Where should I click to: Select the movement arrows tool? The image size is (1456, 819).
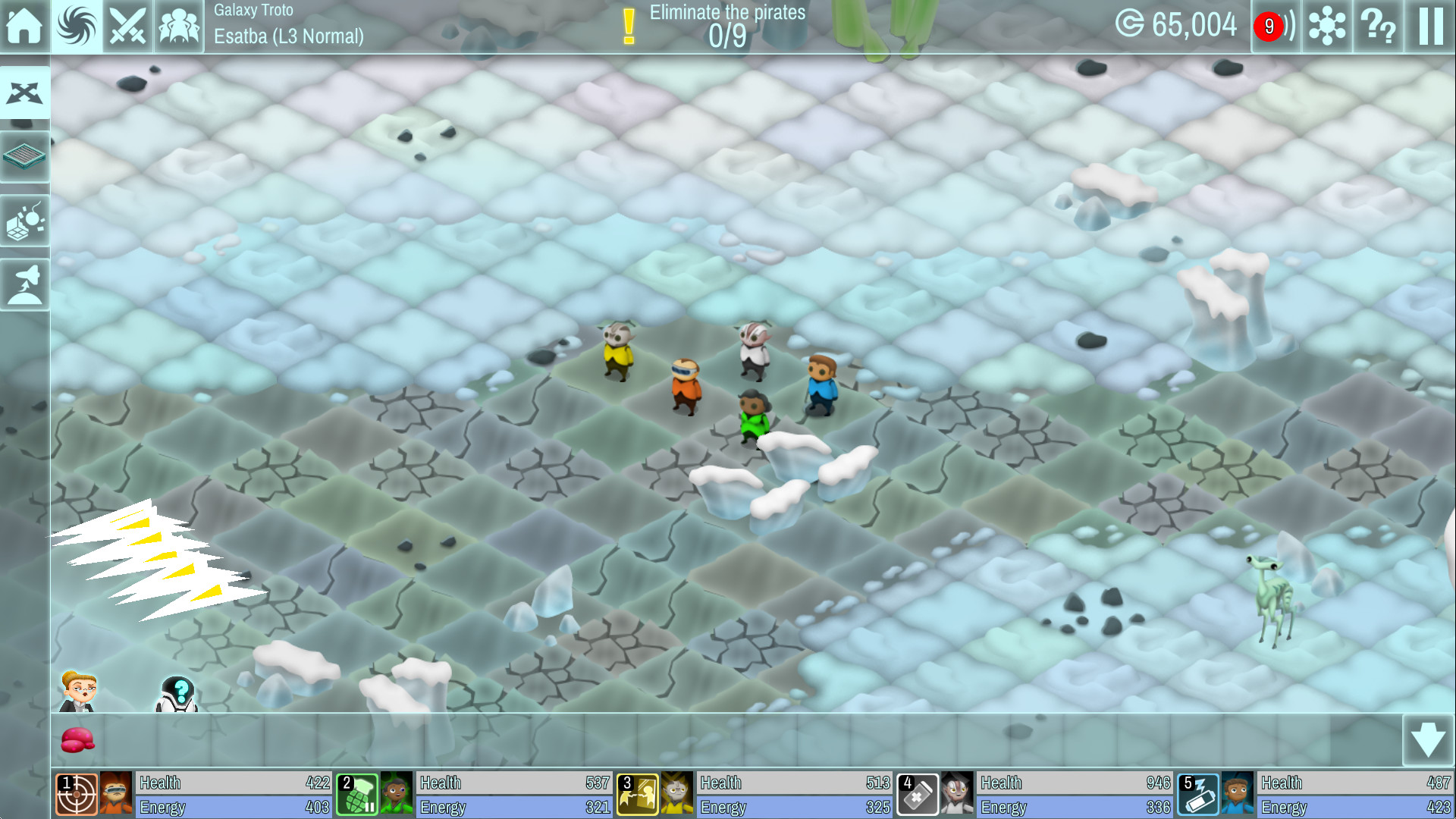(x=25, y=93)
